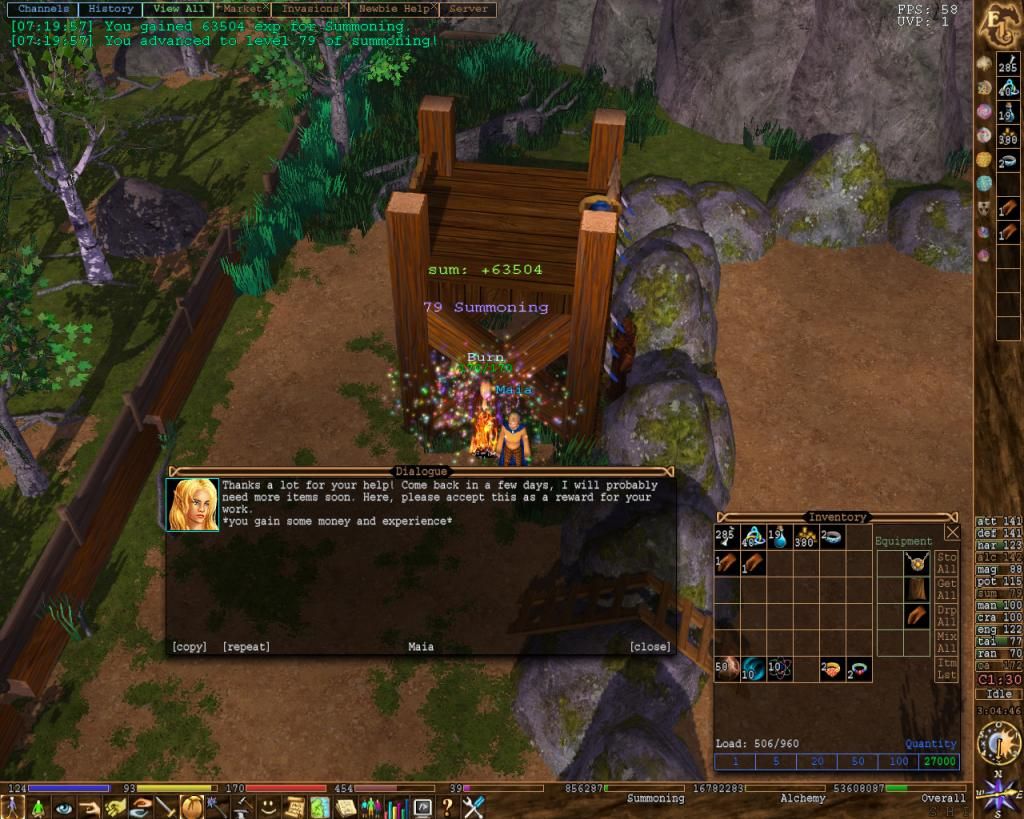The width and height of the screenshot is (1024, 819).
Task: Click the Get All inventory button
Action: (948, 590)
